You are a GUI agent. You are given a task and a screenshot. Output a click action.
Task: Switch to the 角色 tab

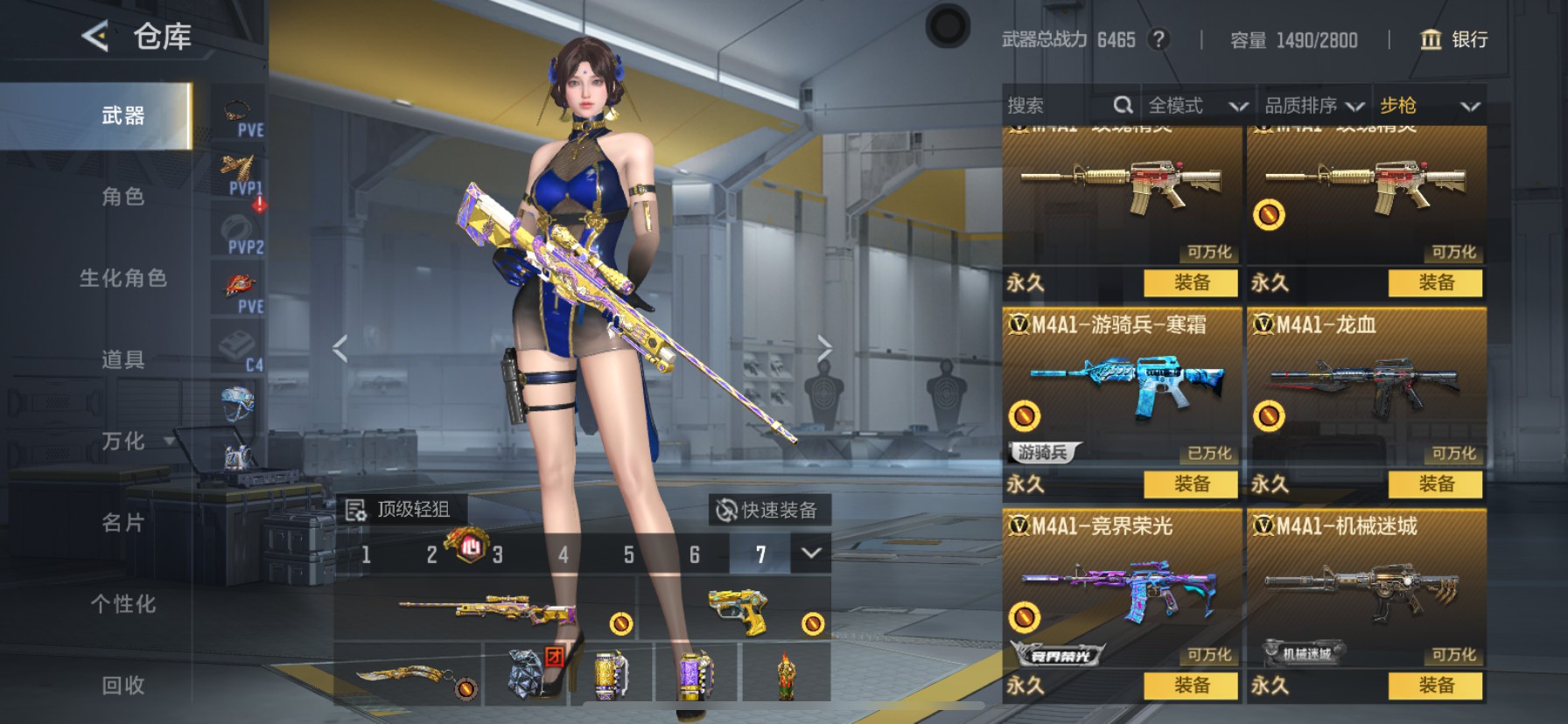[118, 198]
